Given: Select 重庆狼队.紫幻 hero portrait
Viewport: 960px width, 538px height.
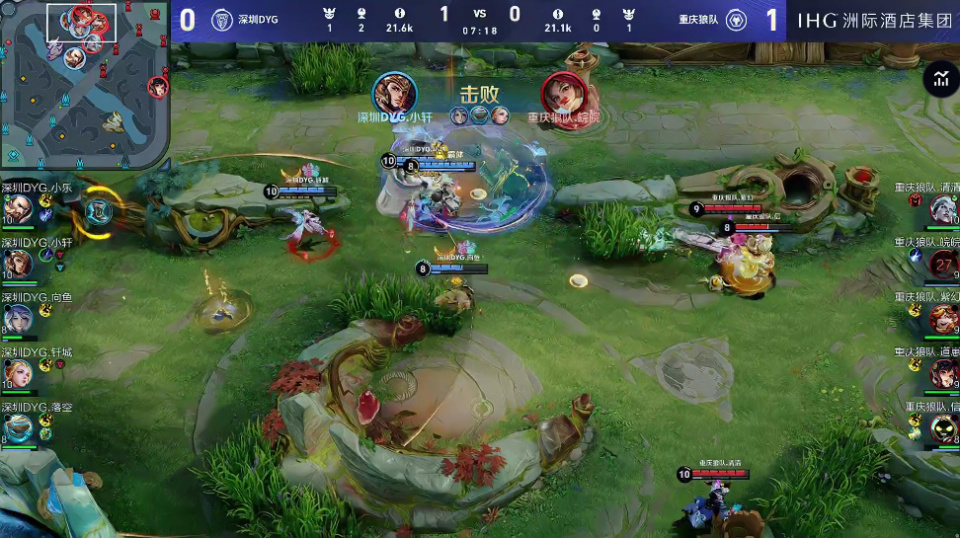Looking at the screenshot, I should tap(943, 319).
